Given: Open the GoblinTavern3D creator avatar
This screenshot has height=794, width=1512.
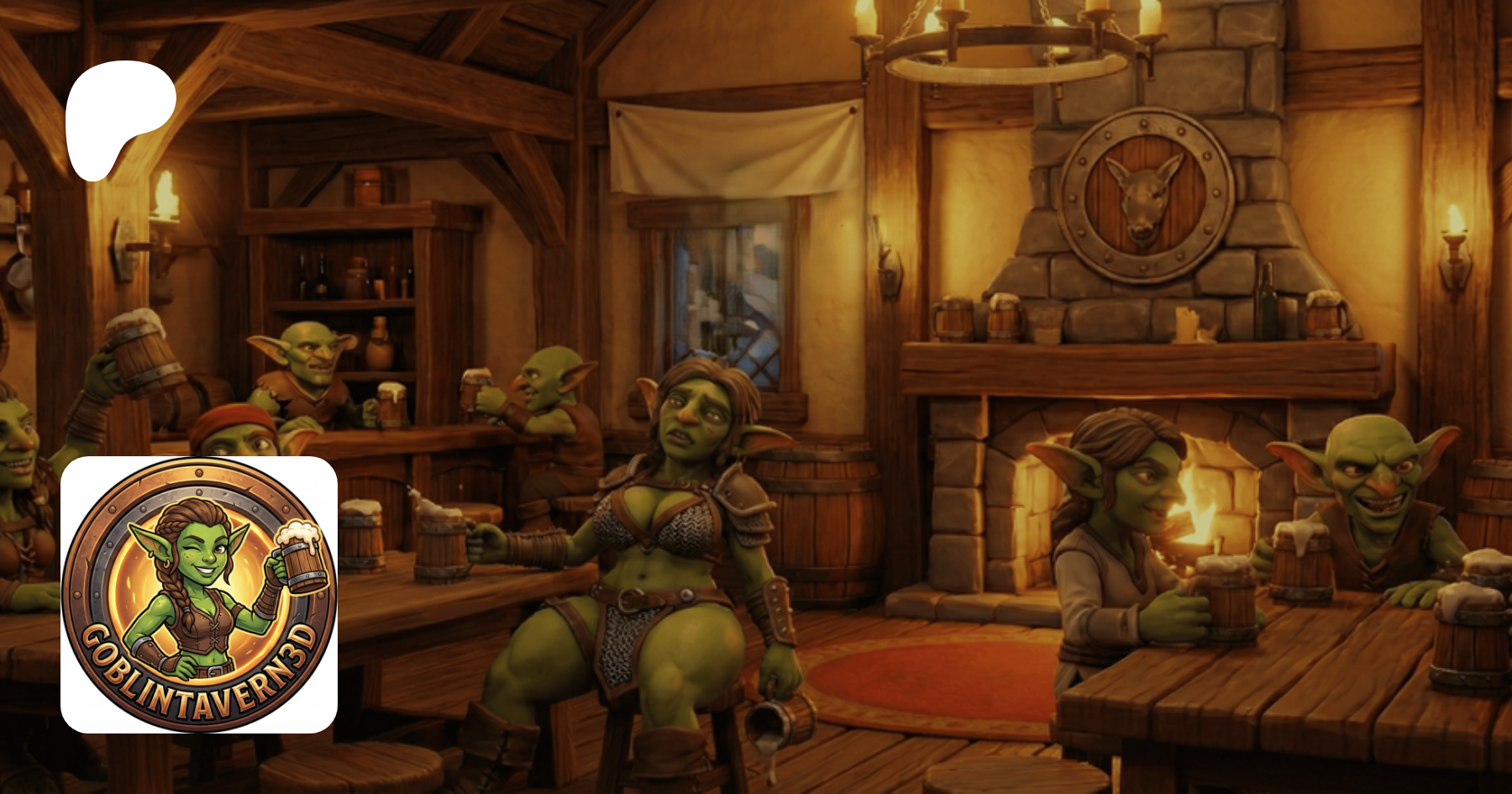Looking at the screenshot, I should [x=199, y=595].
